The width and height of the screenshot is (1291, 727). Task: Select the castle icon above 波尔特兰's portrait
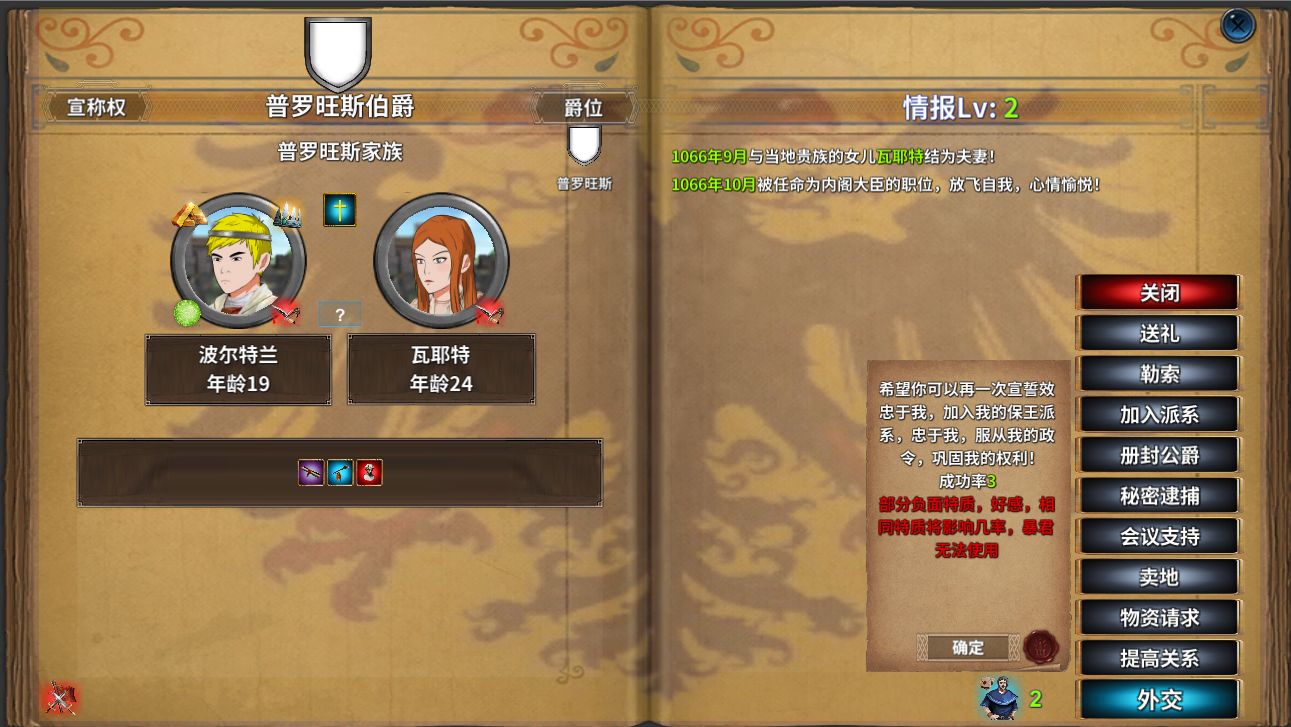pyautogui.click(x=288, y=214)
